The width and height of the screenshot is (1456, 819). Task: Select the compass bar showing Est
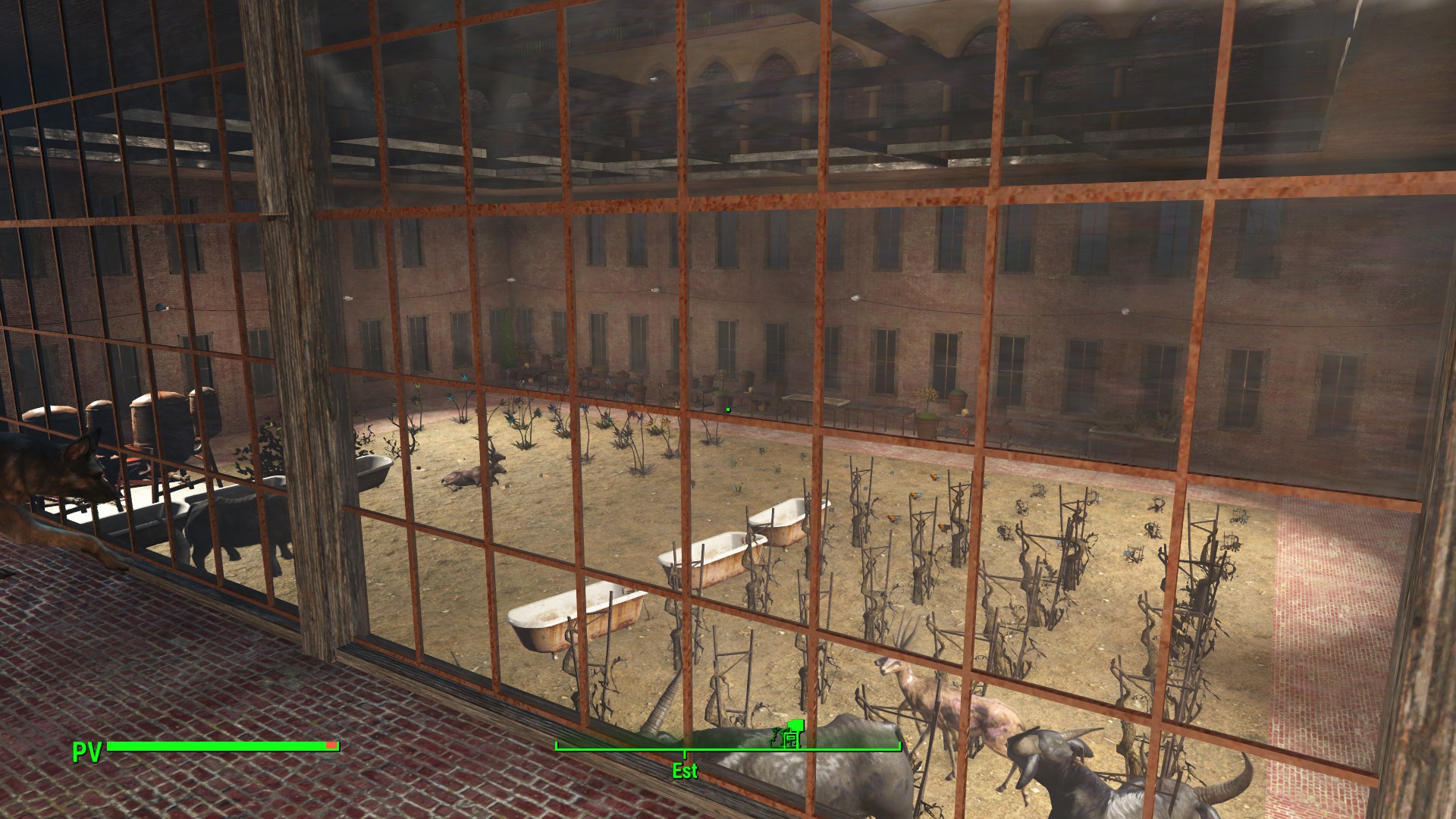click(728, 750)
